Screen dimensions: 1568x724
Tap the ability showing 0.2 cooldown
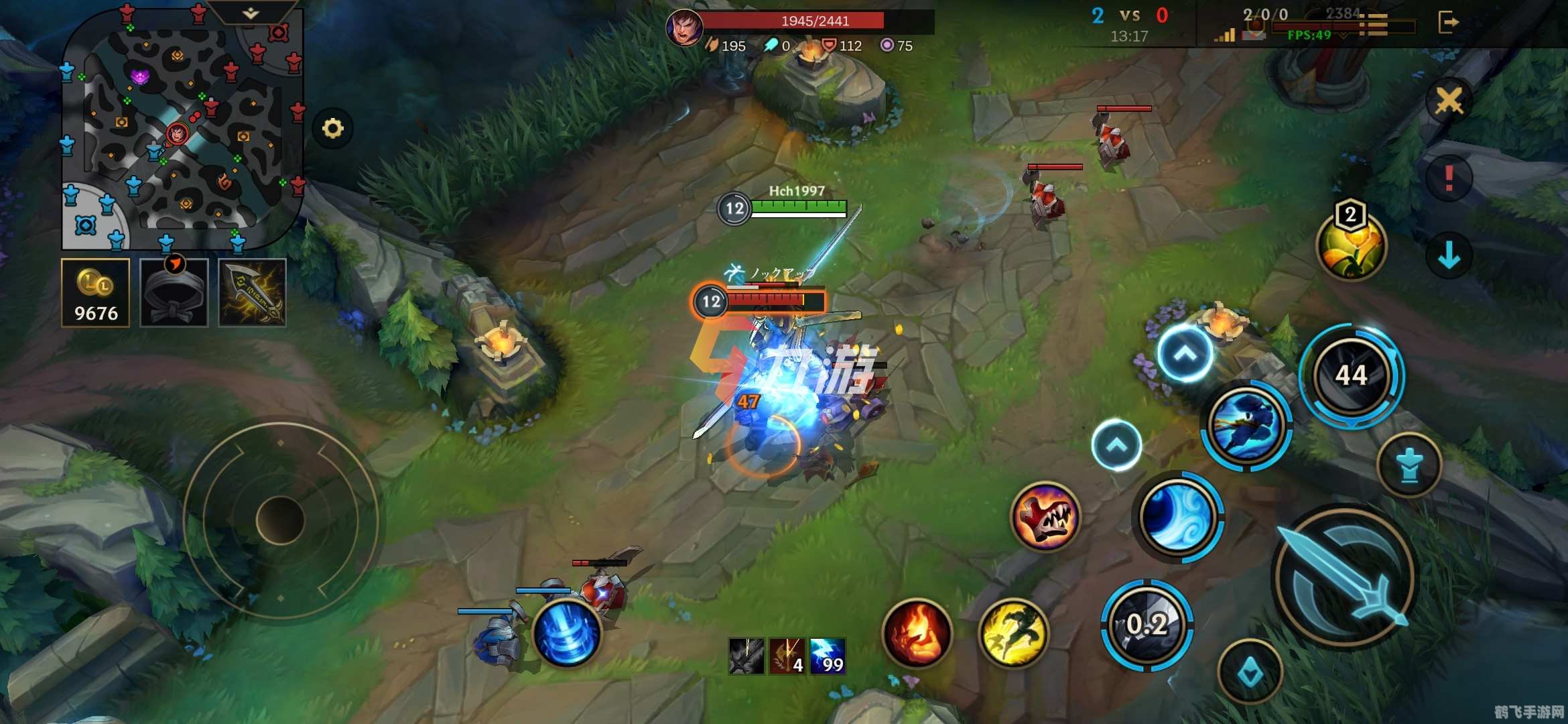(x=1147, y=625)
